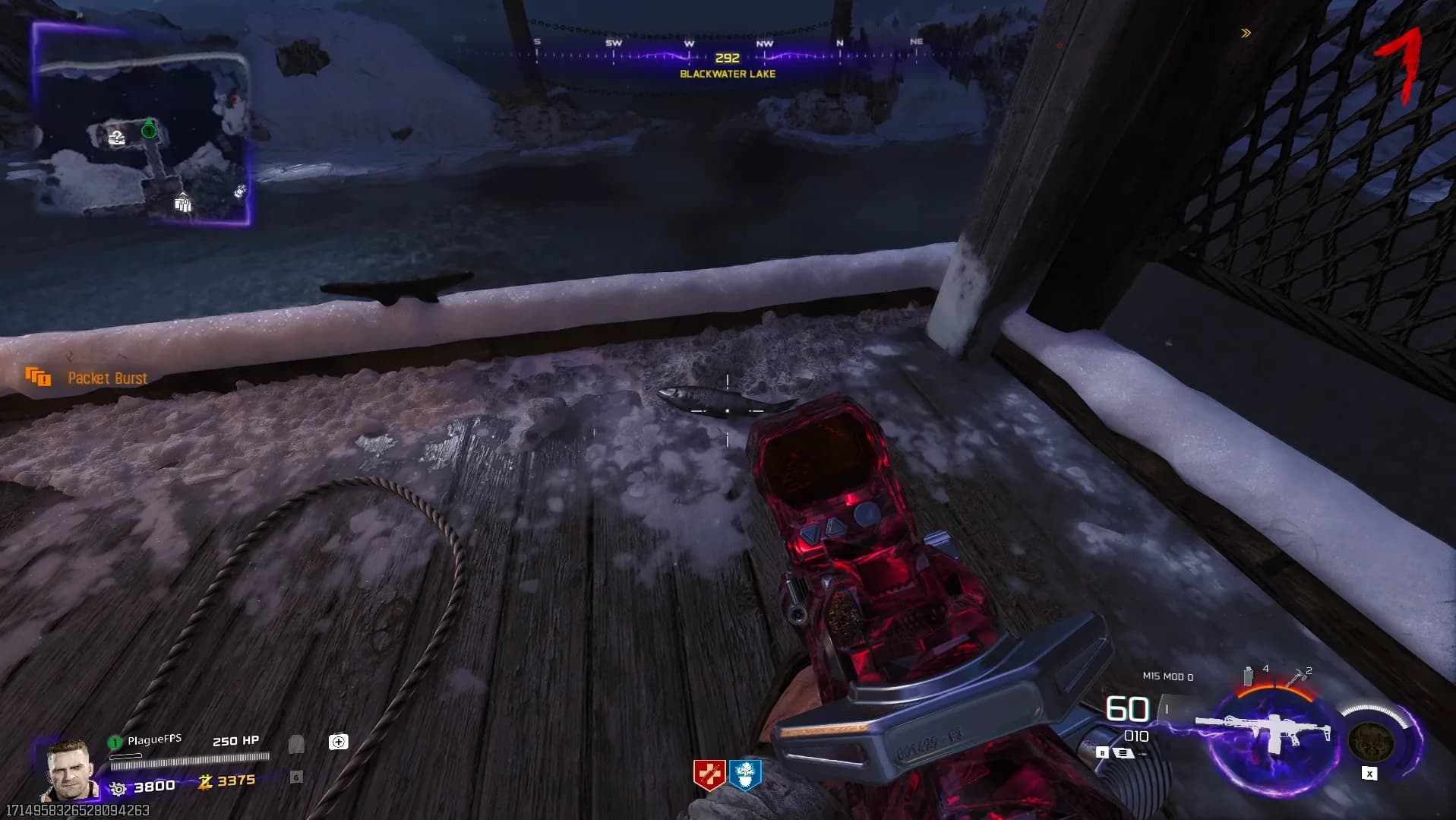Select the mystery box marker on minimap
1456x820 pixels.
pyautogui.click(x=117, y=138)
